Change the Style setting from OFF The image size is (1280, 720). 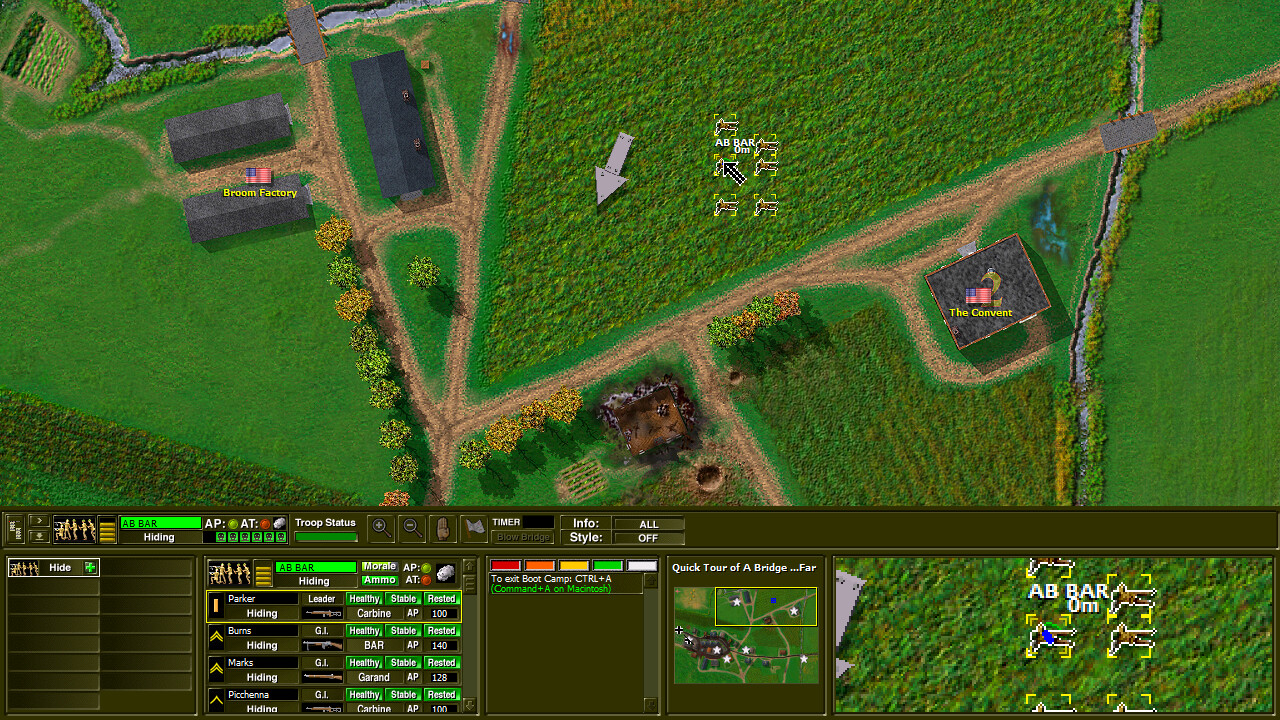649,537
